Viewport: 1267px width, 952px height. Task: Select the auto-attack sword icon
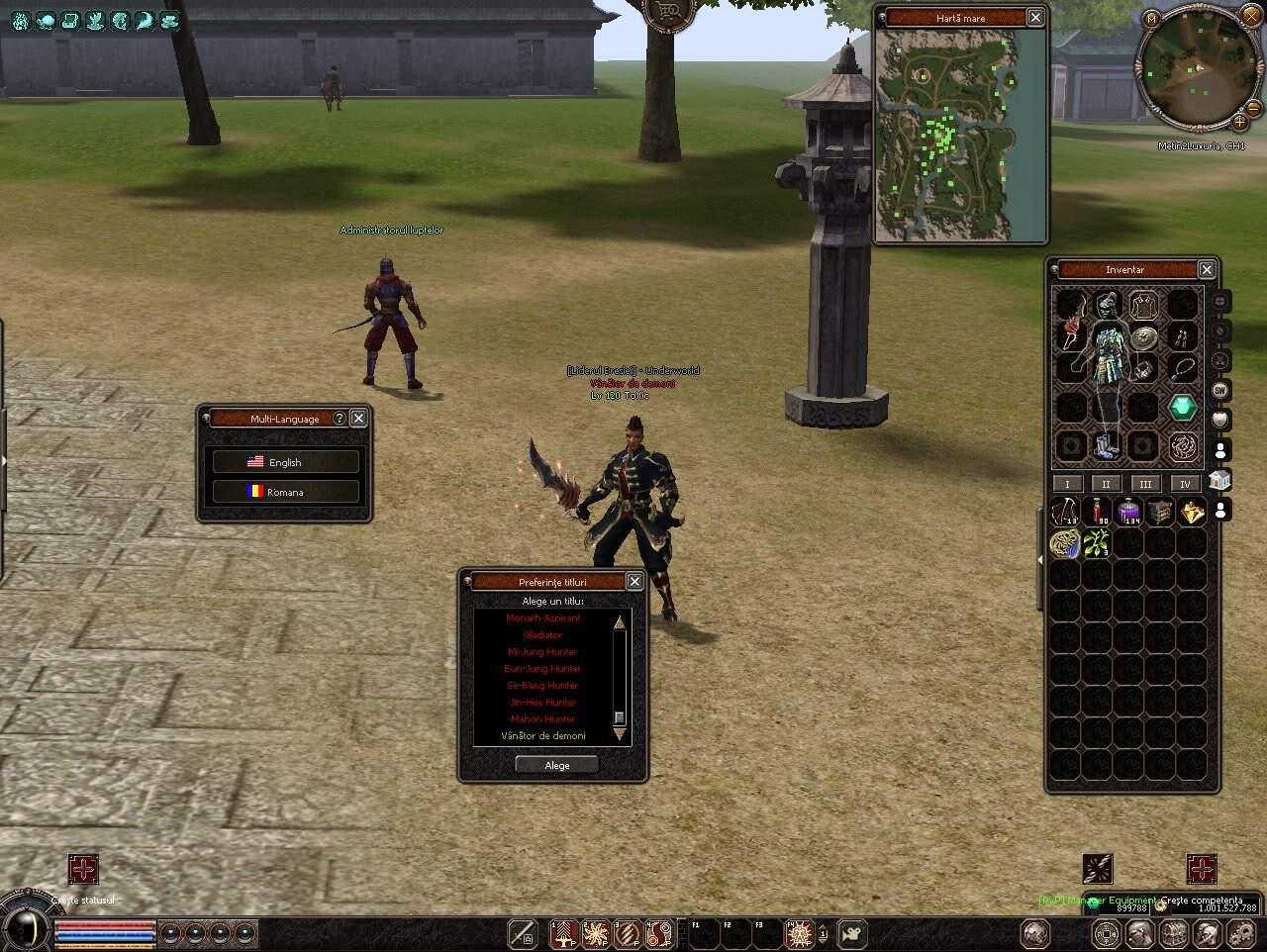coord(523,933)
